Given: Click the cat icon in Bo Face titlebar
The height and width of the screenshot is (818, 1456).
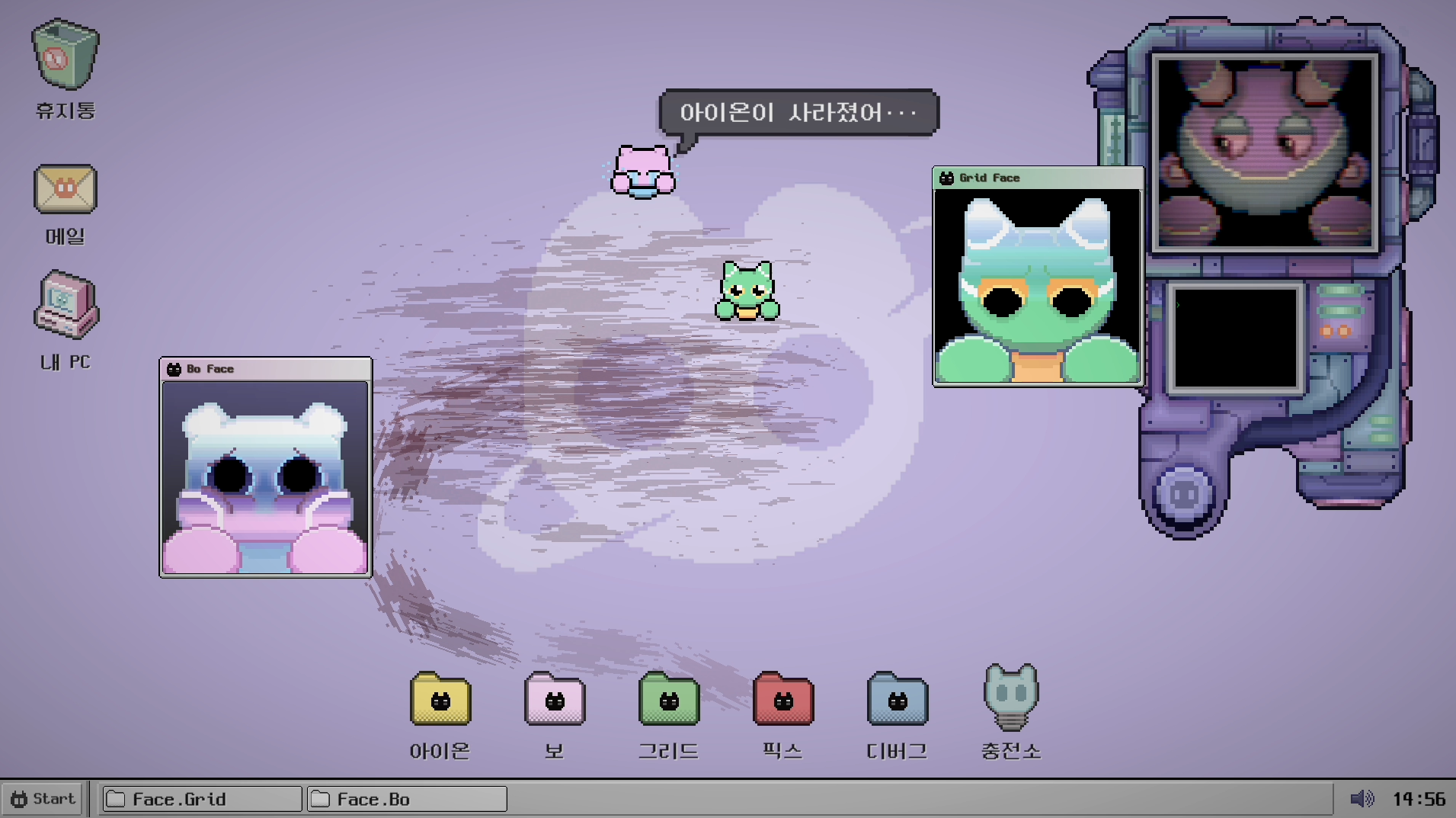Looking at the screenshot, I should coord(174,368).
